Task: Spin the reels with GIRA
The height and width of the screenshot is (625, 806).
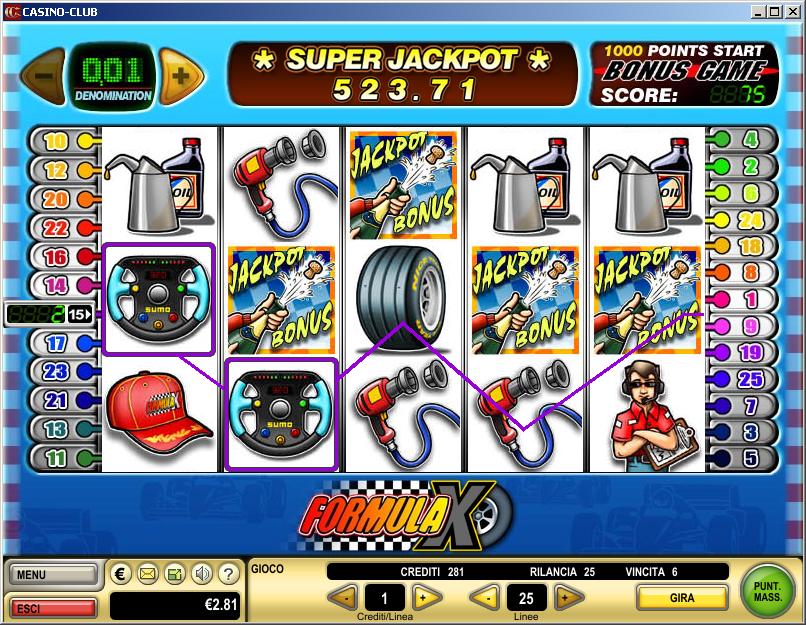Action: [682, 598]
